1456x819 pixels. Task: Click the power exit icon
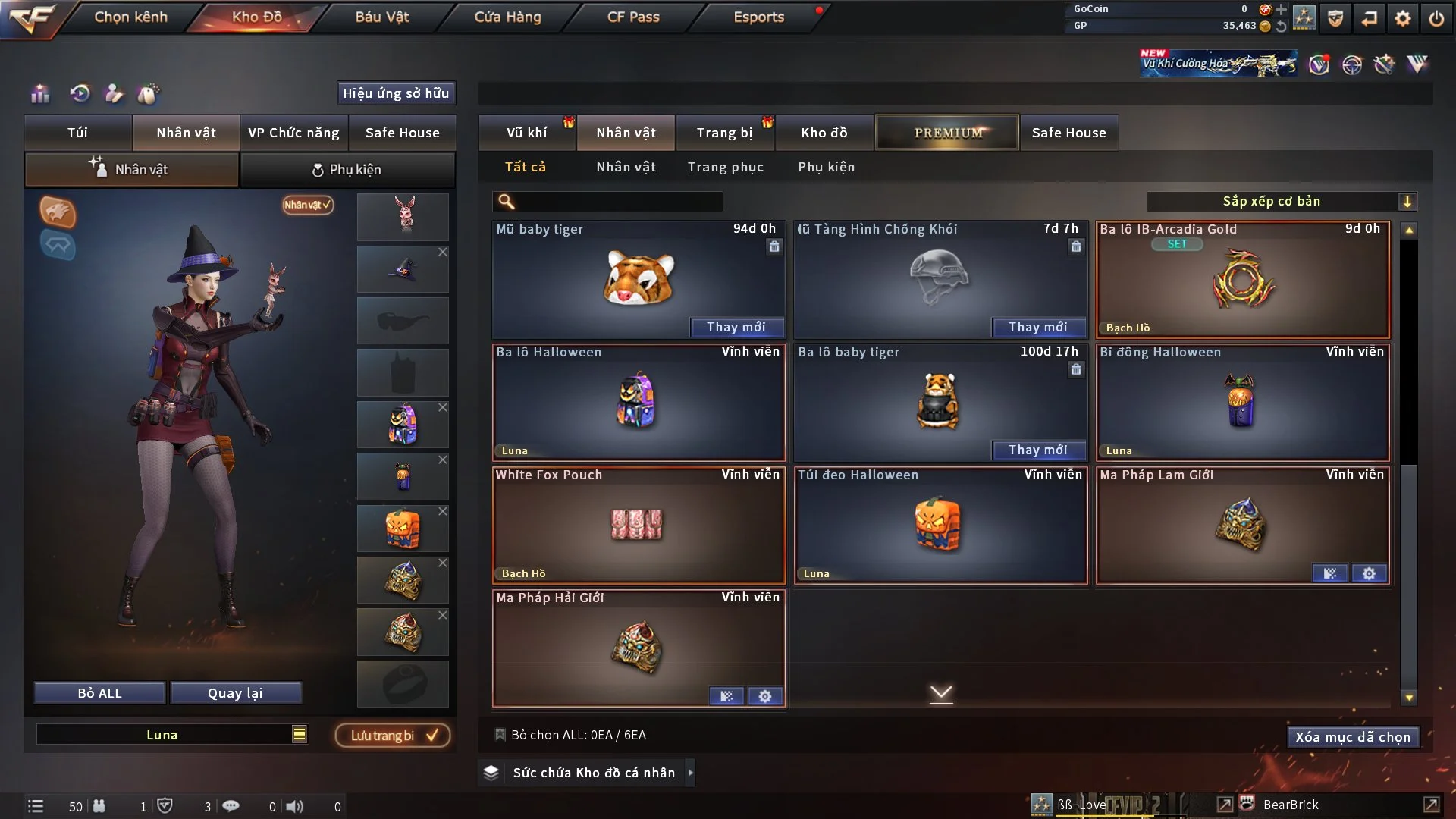1436,18
